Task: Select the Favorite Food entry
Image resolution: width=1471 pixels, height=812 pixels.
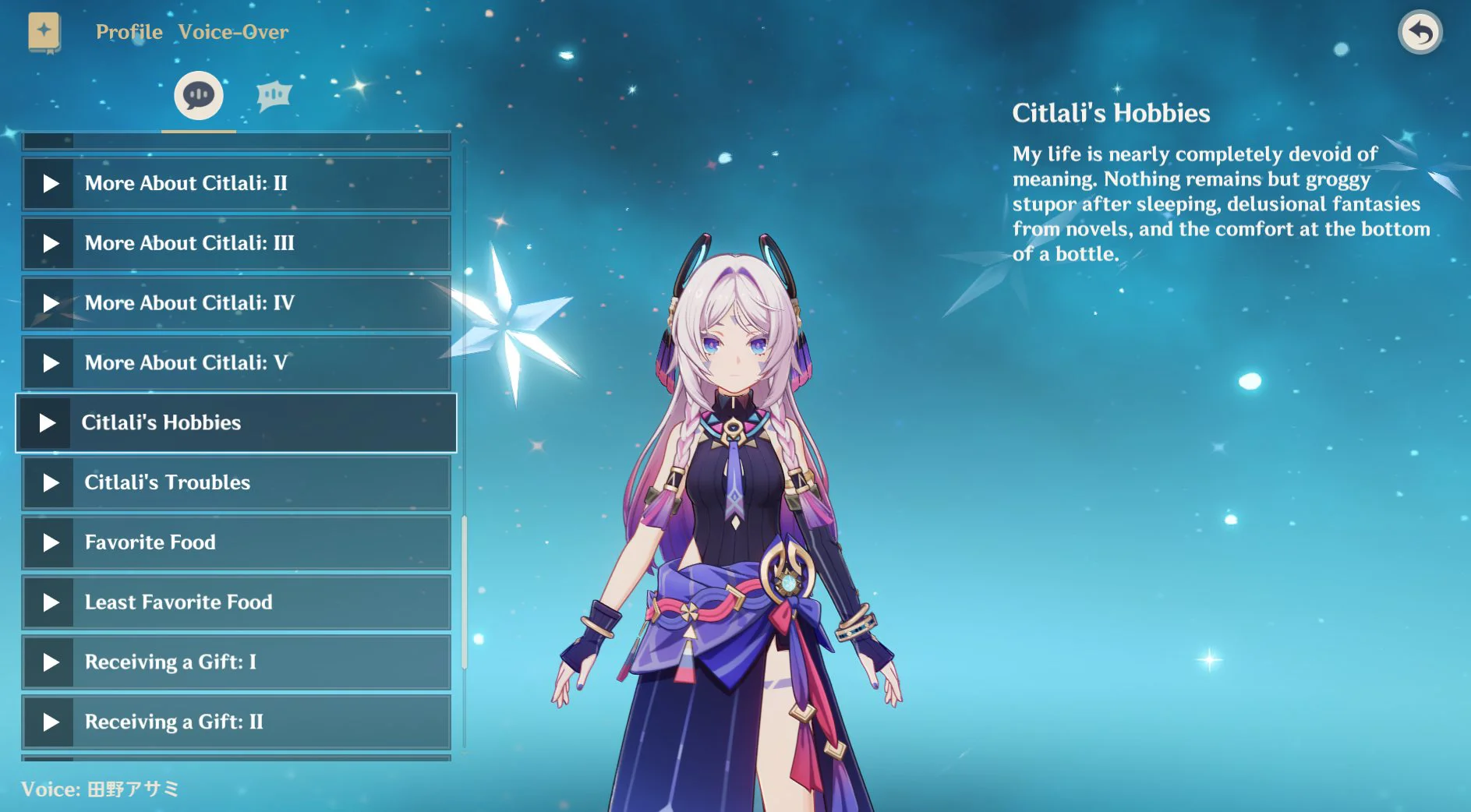Action: 236,543
